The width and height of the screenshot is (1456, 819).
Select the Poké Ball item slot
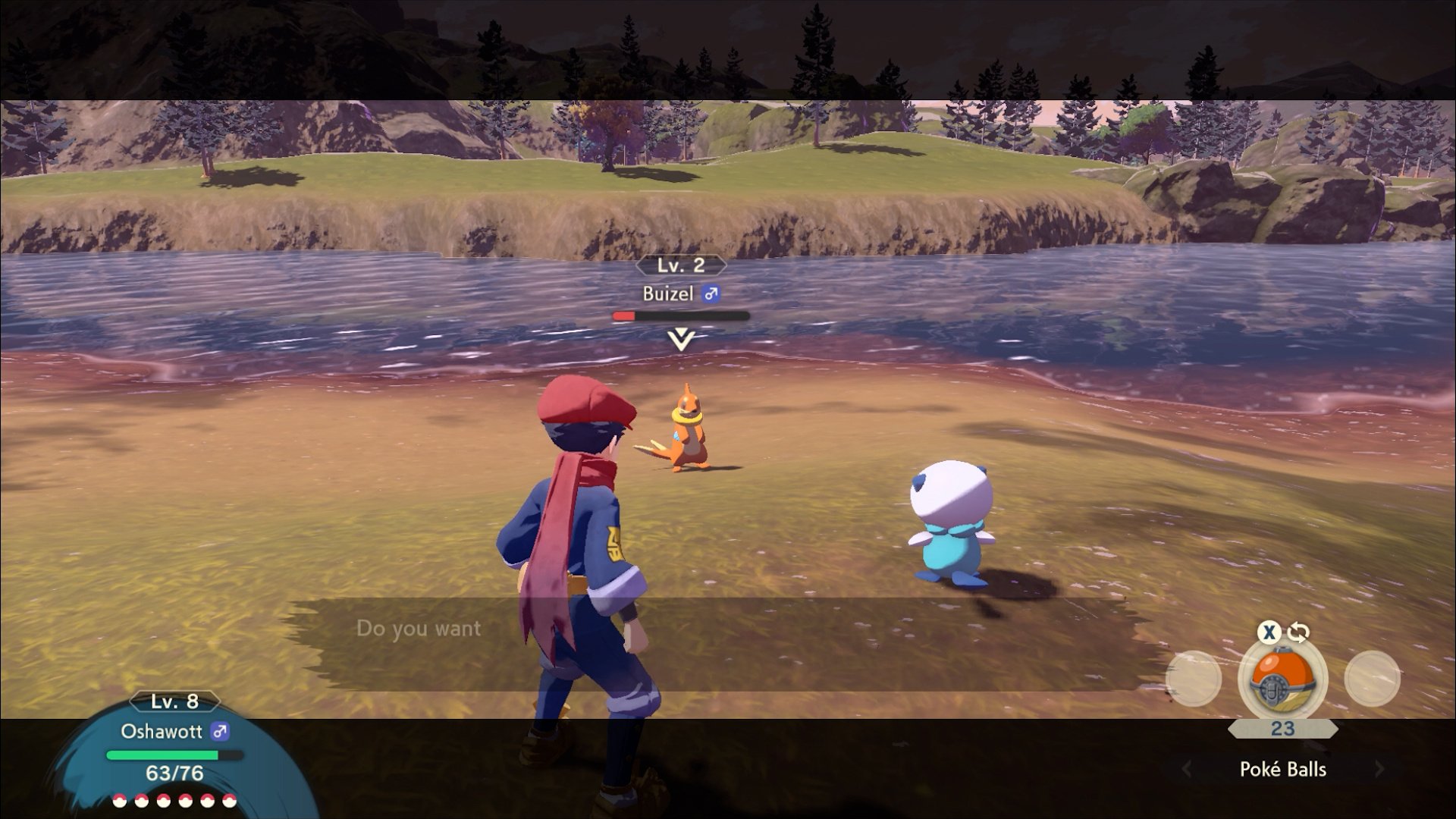click(1282, 678)
